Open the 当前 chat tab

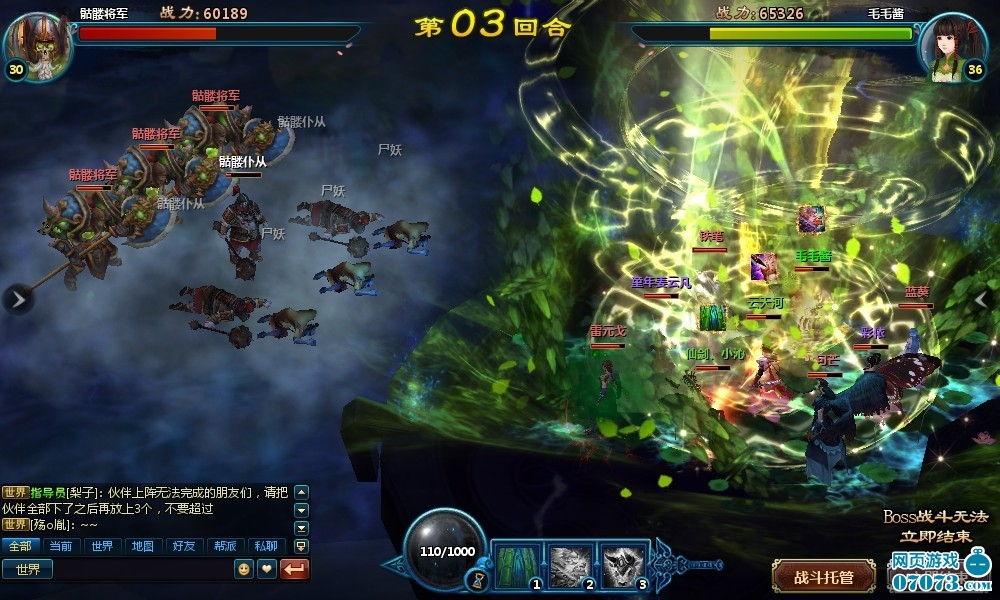click(x=60, y=546)
